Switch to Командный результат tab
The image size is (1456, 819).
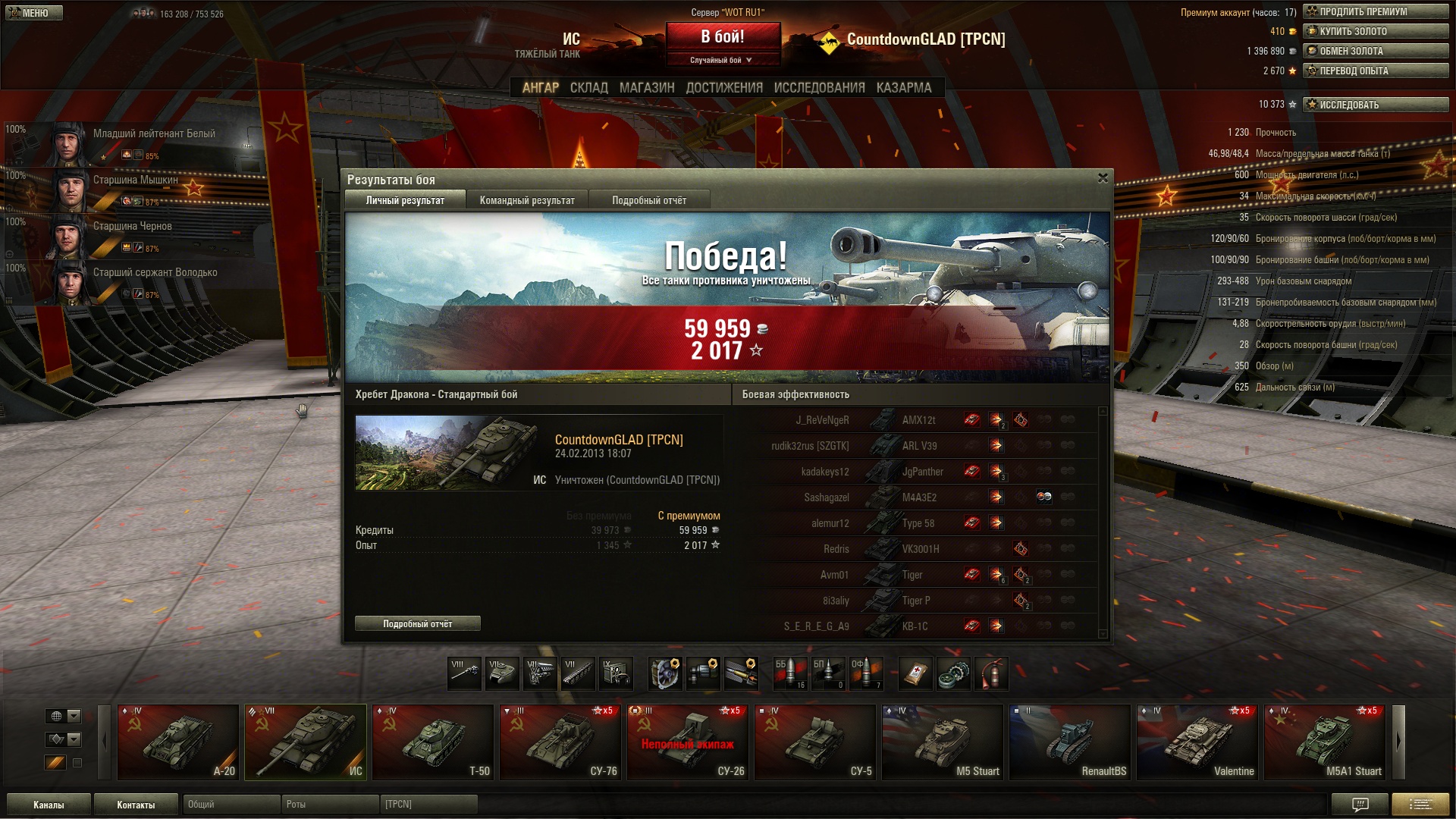[527, 200]
